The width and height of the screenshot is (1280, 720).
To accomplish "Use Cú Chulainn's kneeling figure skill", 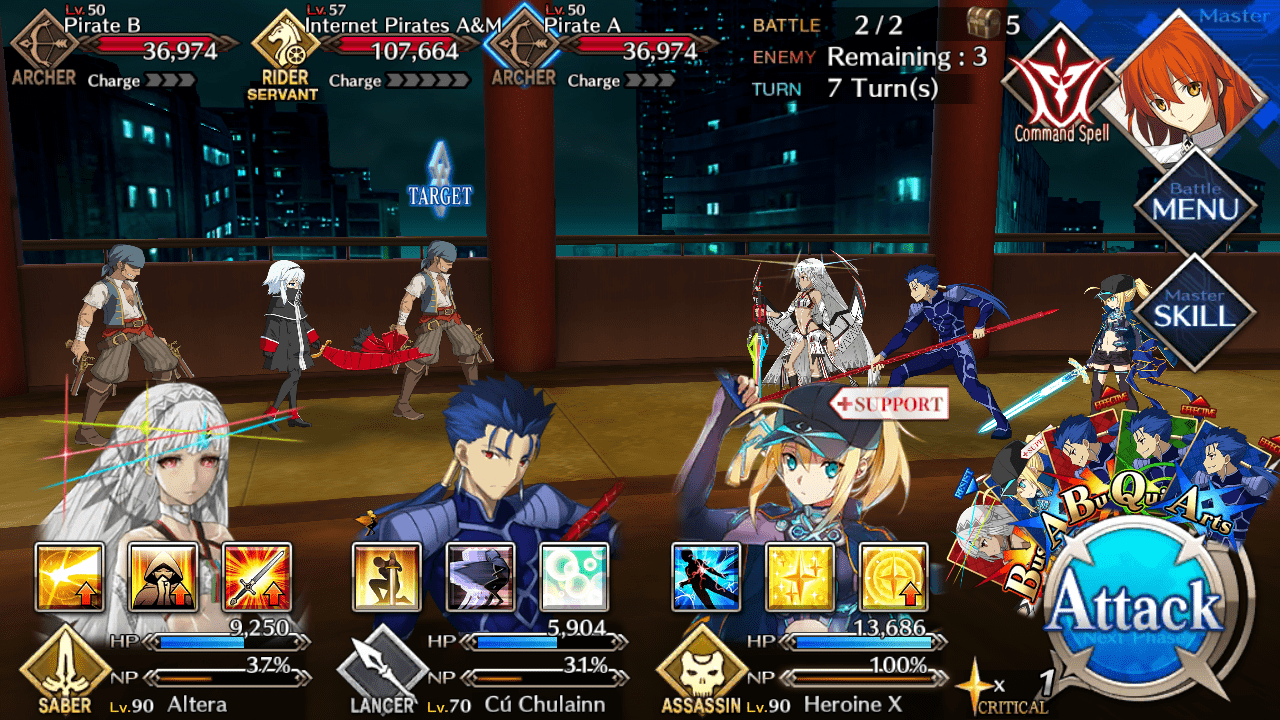I will [x=387, y=577].
